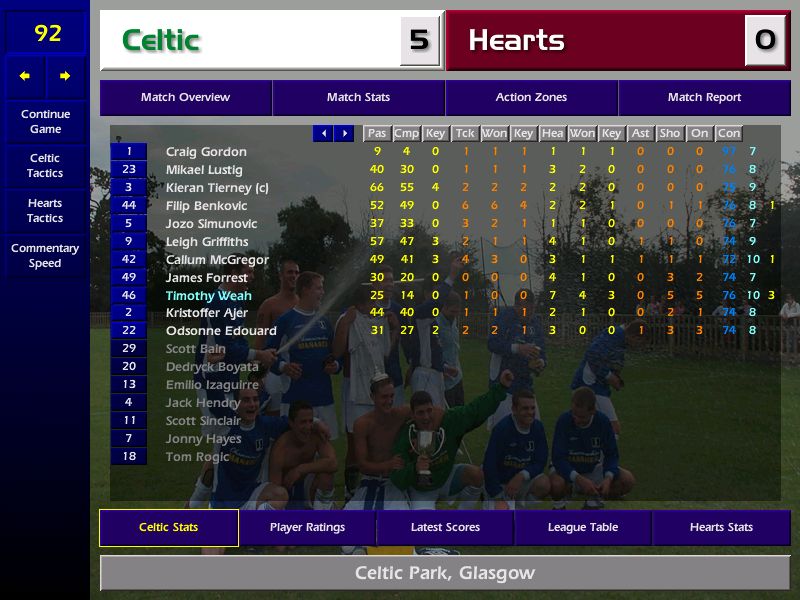Select substitute Tom Rogic
The image size is (800, 600).
[x=198, y=457]
